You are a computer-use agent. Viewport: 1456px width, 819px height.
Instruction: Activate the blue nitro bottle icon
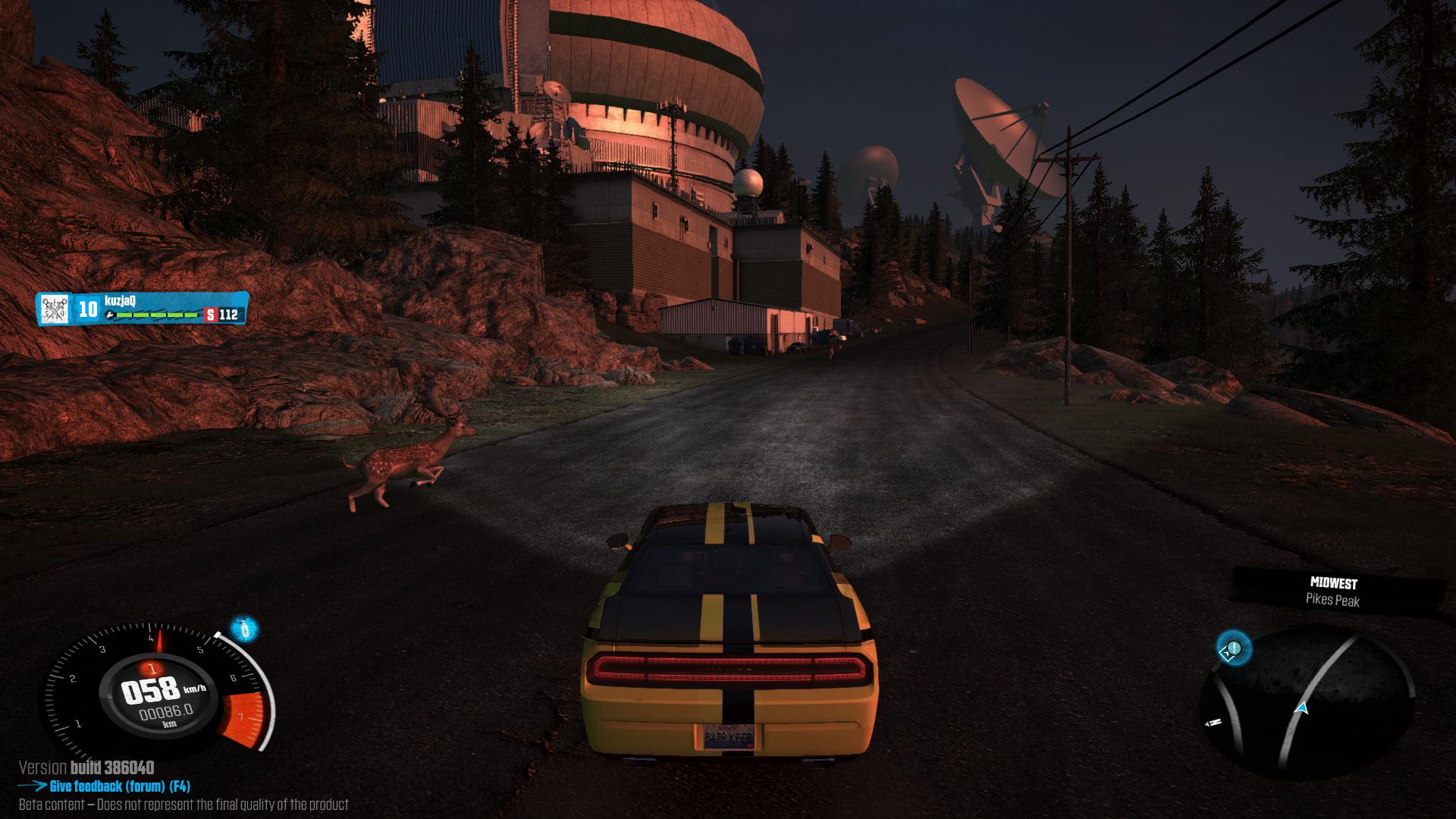[x=243, y=629]
